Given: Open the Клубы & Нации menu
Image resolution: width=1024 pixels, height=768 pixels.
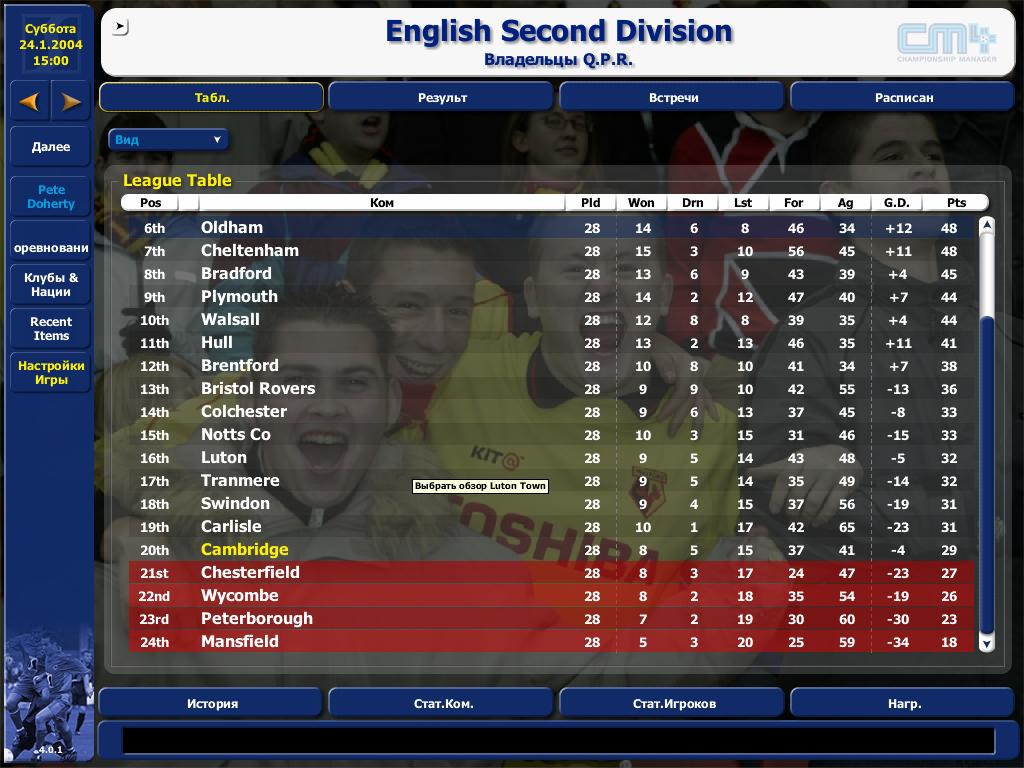Looking at the screenshot, I should (x=51, y=285).
